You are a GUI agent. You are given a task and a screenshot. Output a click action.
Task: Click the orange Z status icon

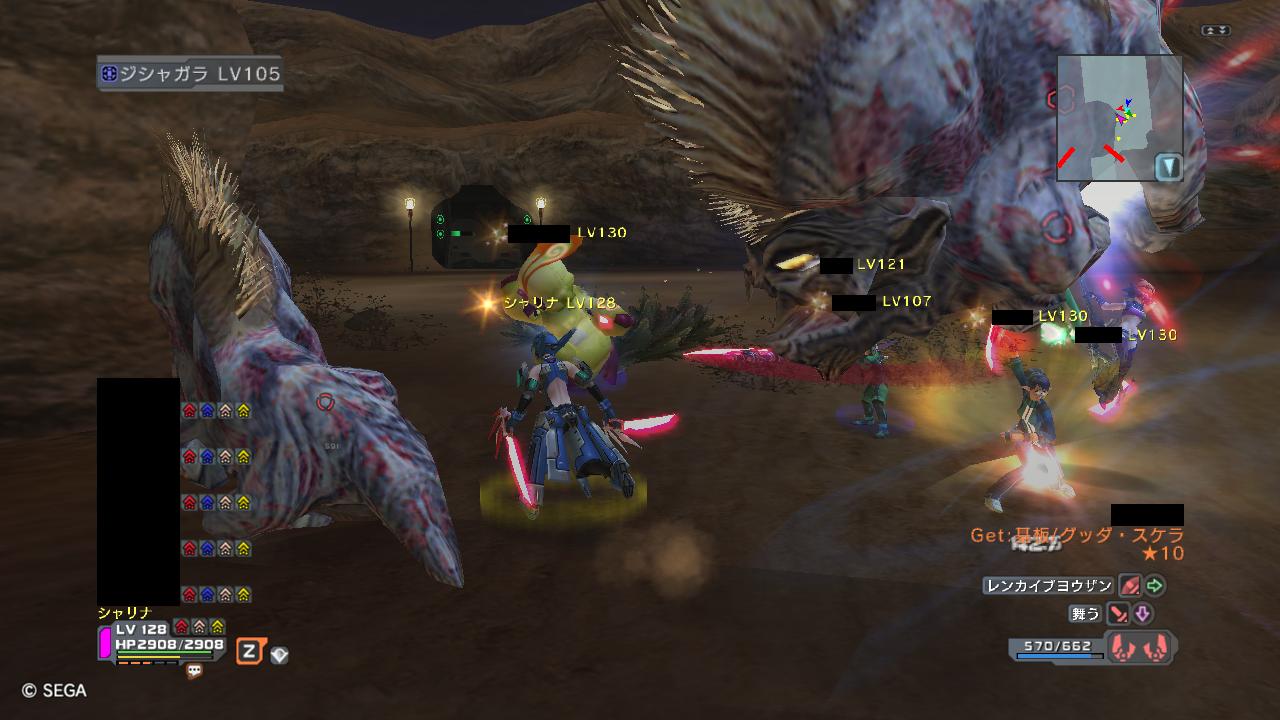tap(249, 653)
